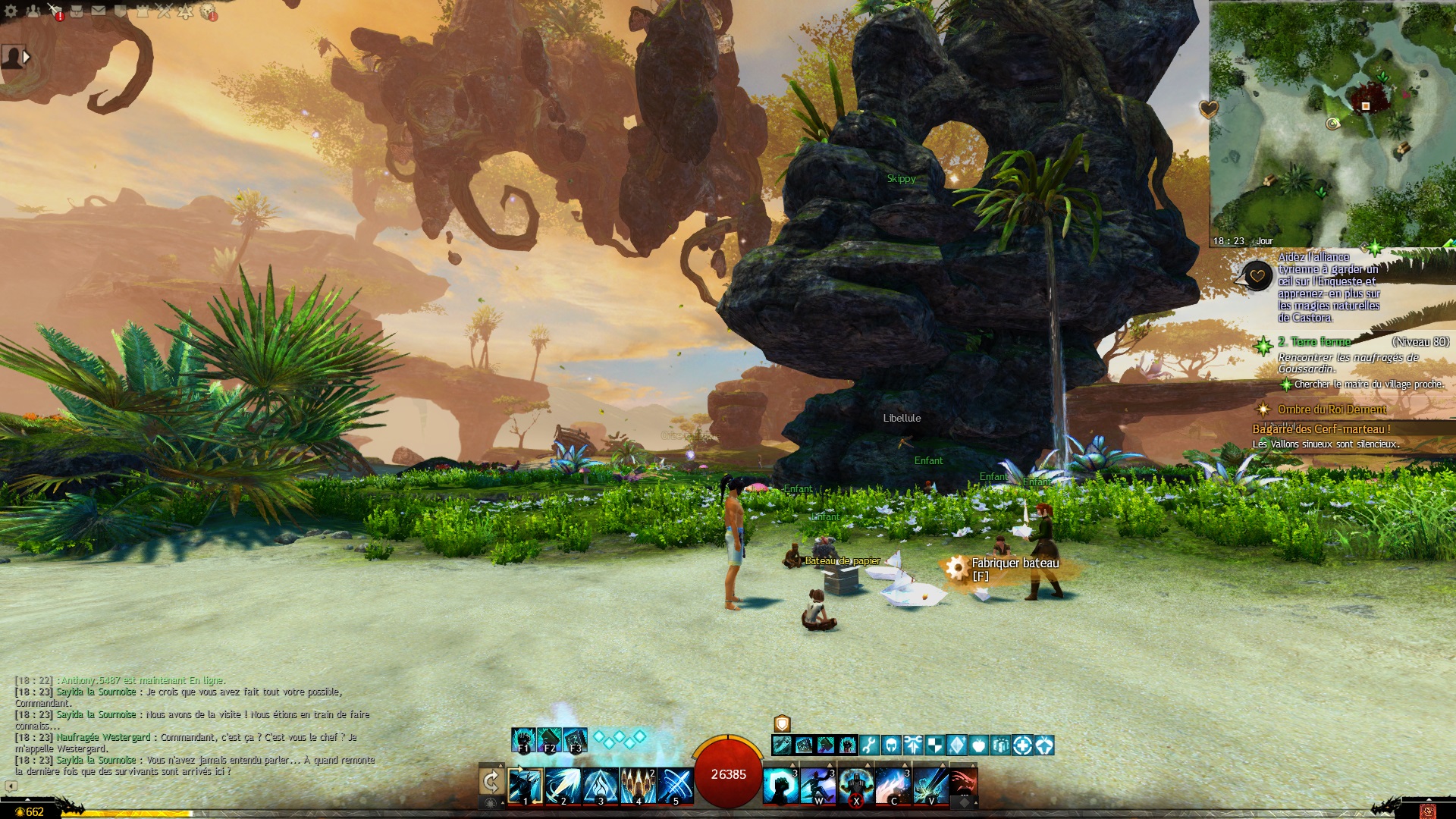Screen dimensions: 1456x819
Task: Open the contacts and party panel
Action: [33, 11]
